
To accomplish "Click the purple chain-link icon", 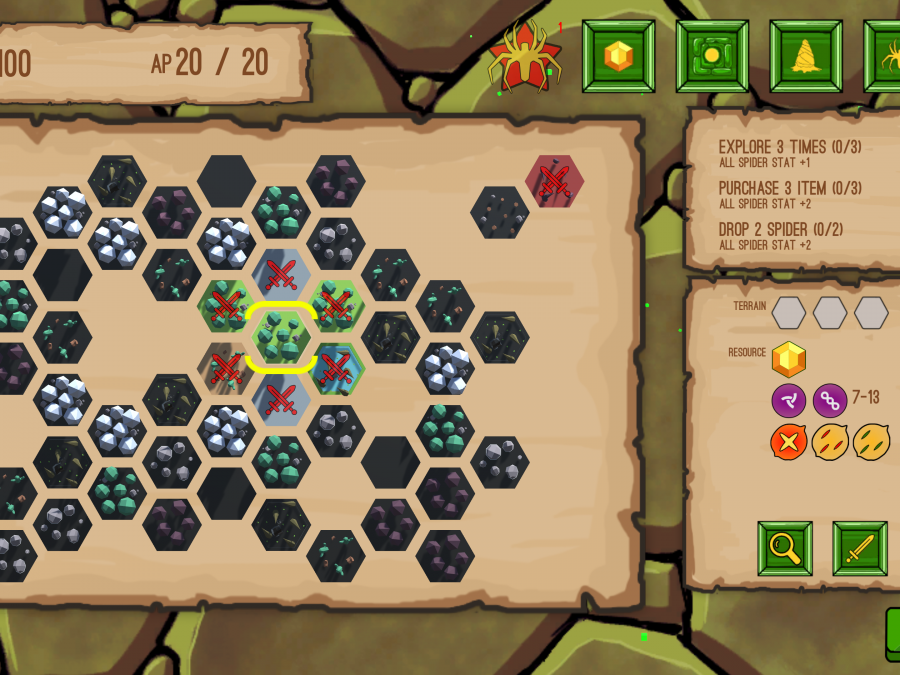I will [x=830, y=401].
